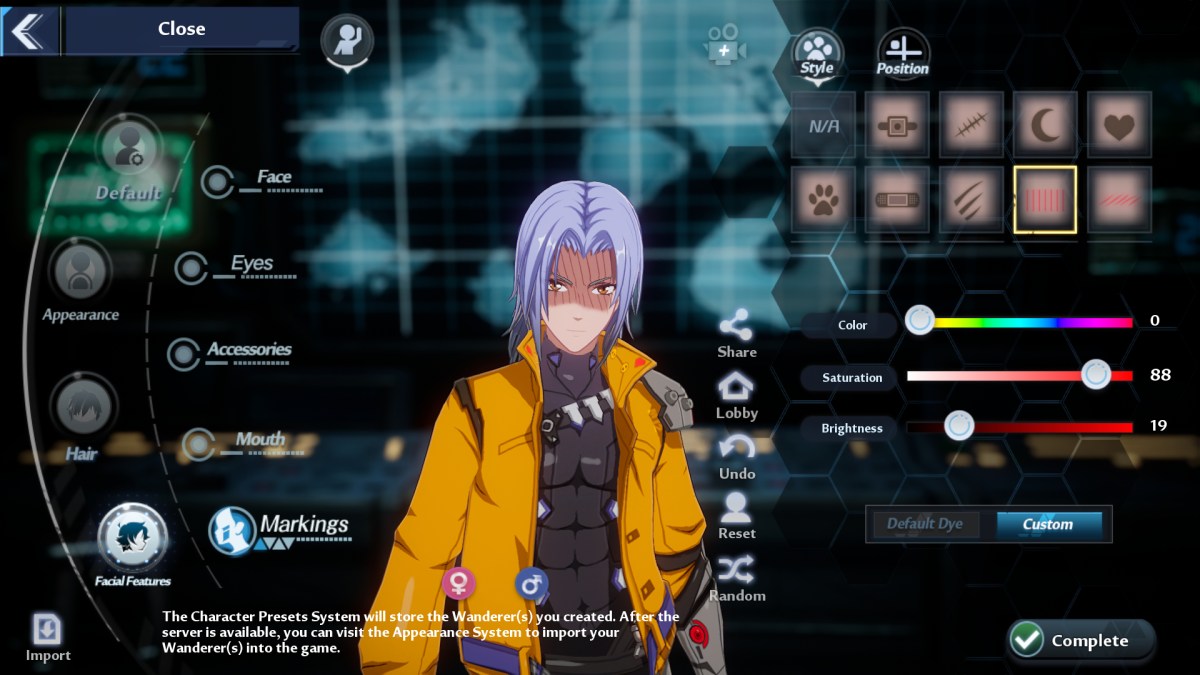
Task: Select the female gender icon
Action: pyautogui.click(x=459, y=583)
